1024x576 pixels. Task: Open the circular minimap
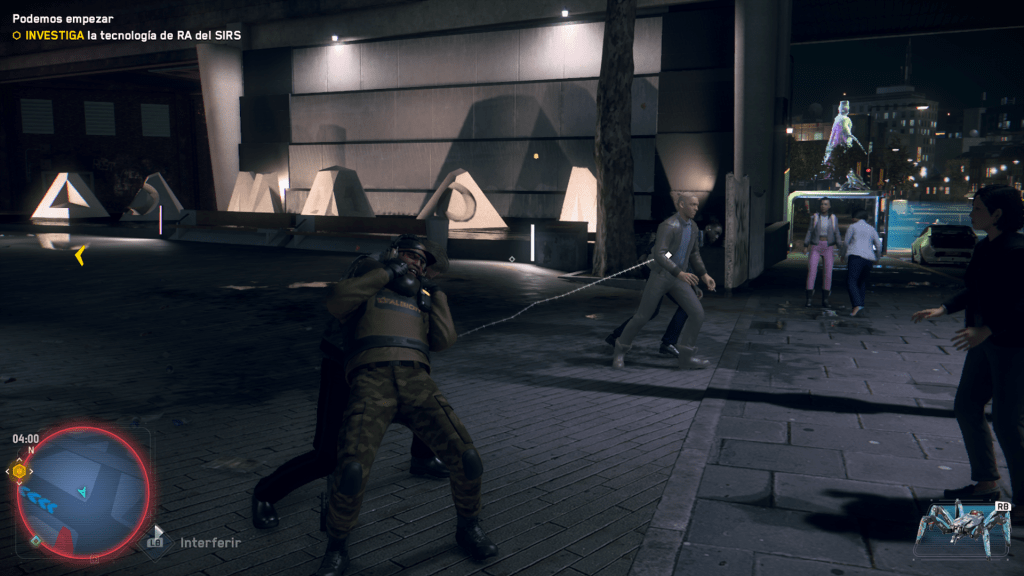[x=83, y=492]
